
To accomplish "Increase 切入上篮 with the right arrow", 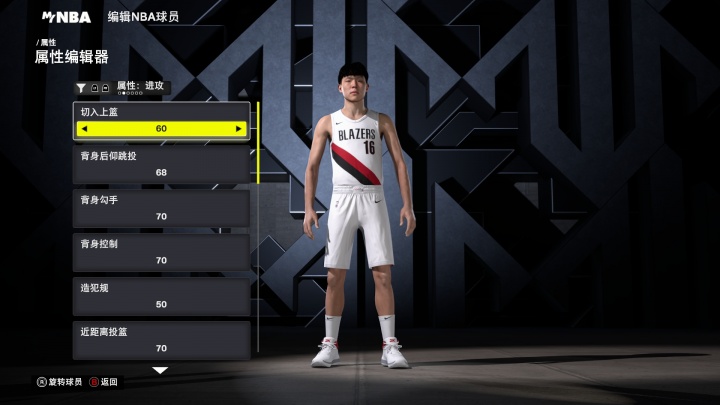I will (x=238, y=129).
